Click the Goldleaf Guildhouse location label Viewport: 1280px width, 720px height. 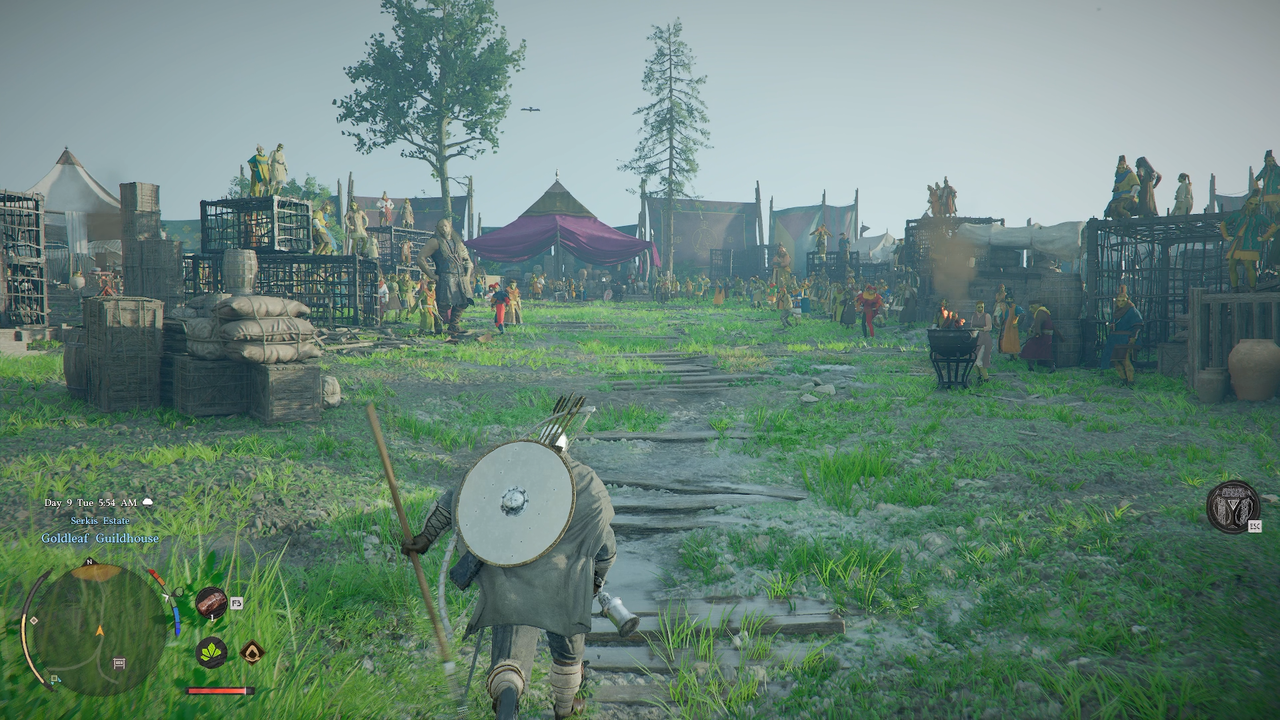coord(100,538)
